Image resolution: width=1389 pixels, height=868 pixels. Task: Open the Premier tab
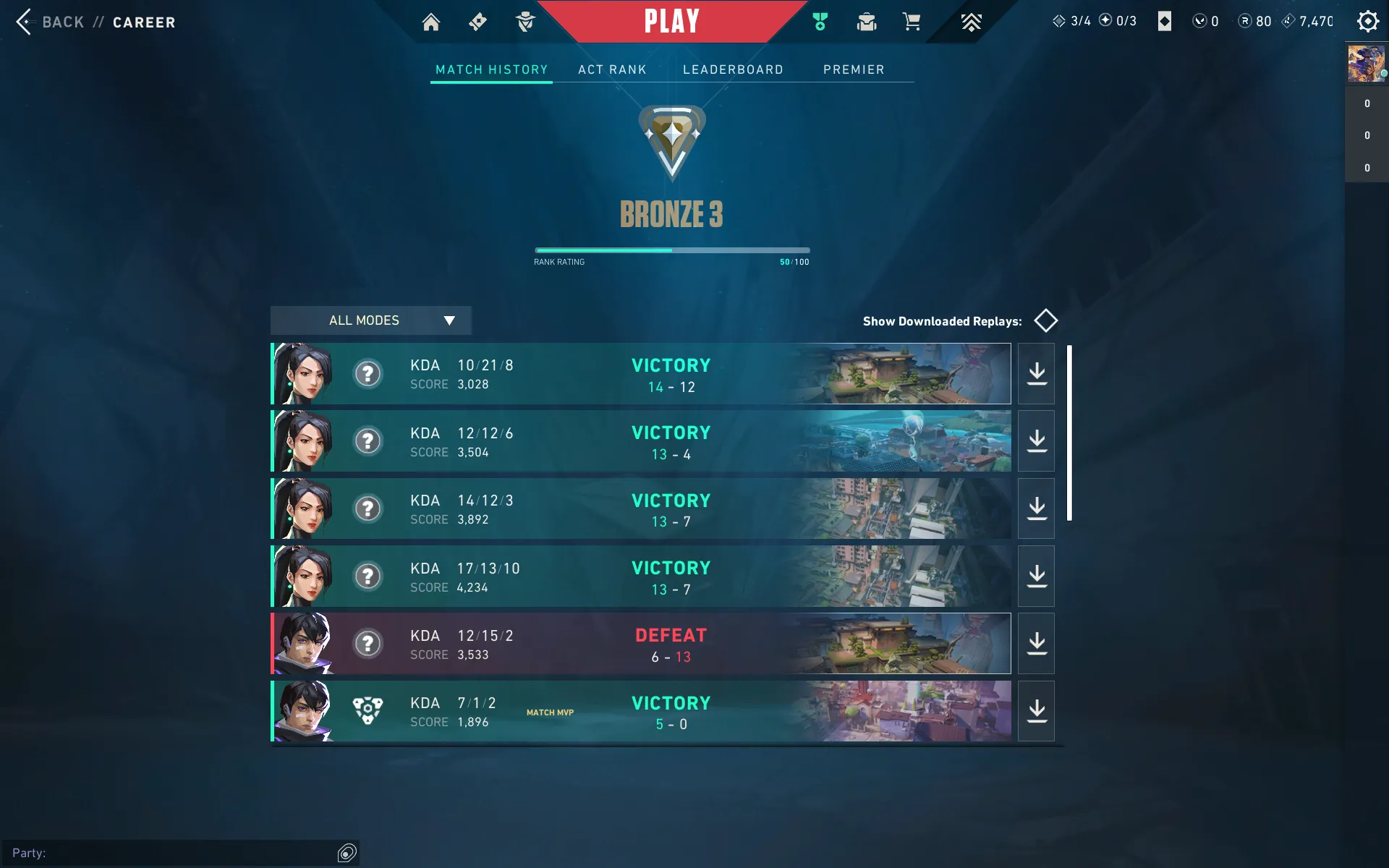[x=854, y=69]
